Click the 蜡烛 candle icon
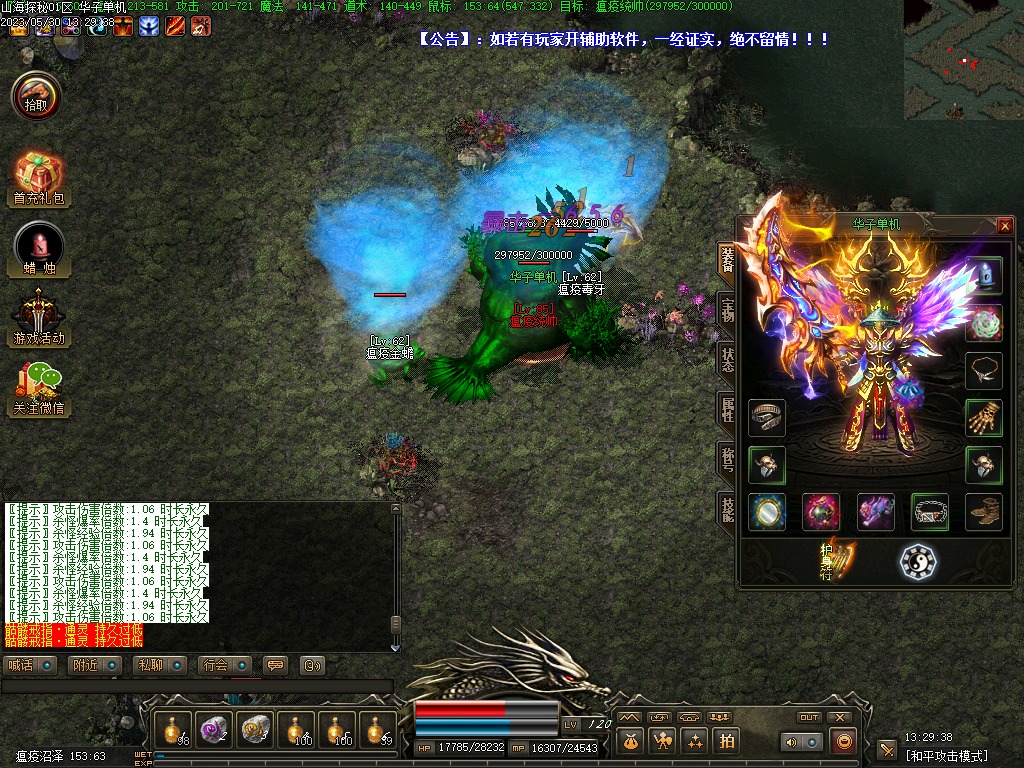This screenshot has width=1024, height=768. (39, 248)
